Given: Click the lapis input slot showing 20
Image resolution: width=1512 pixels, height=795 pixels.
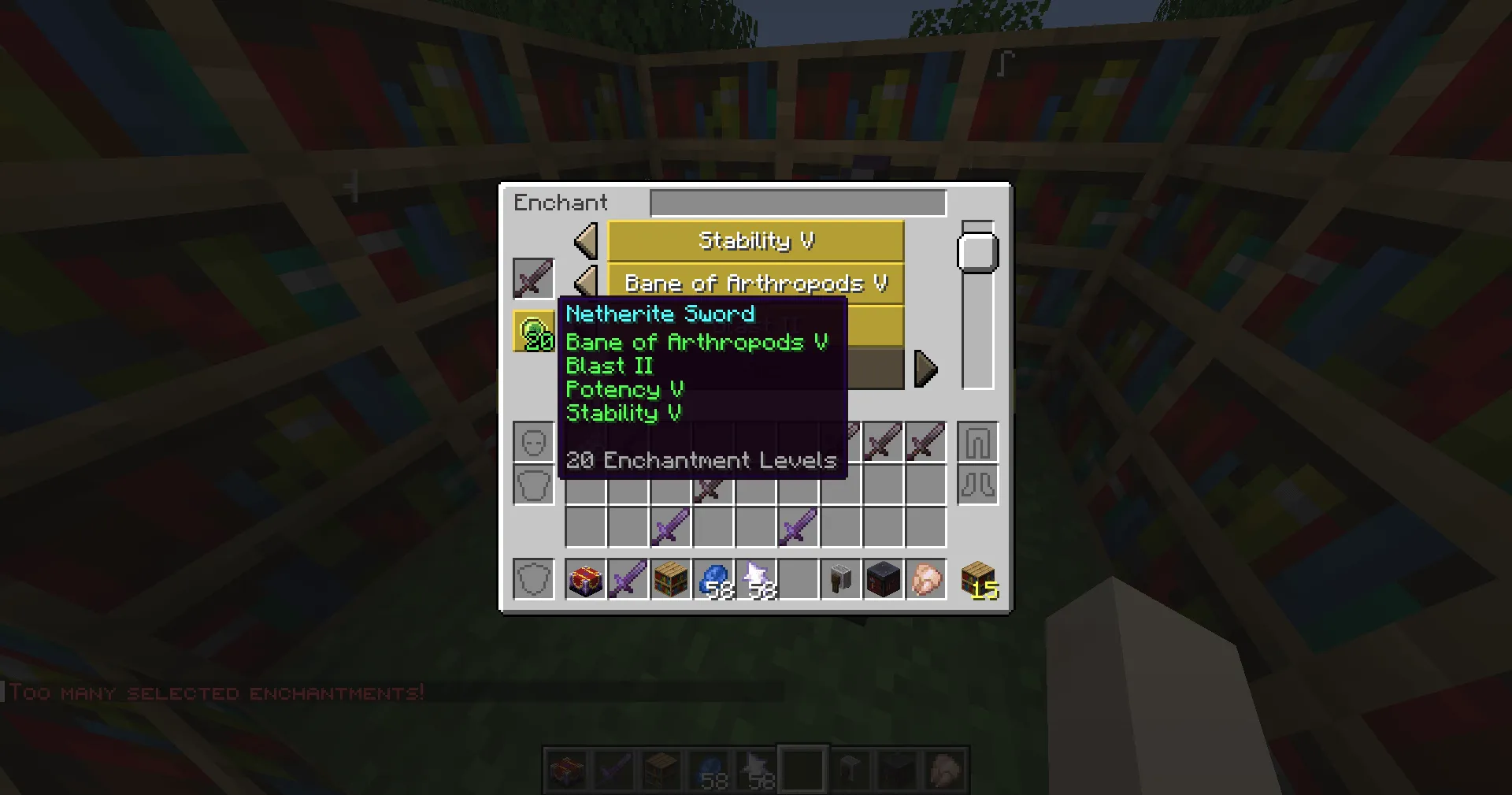Looking at the screenshot, I should click(535, 329).
